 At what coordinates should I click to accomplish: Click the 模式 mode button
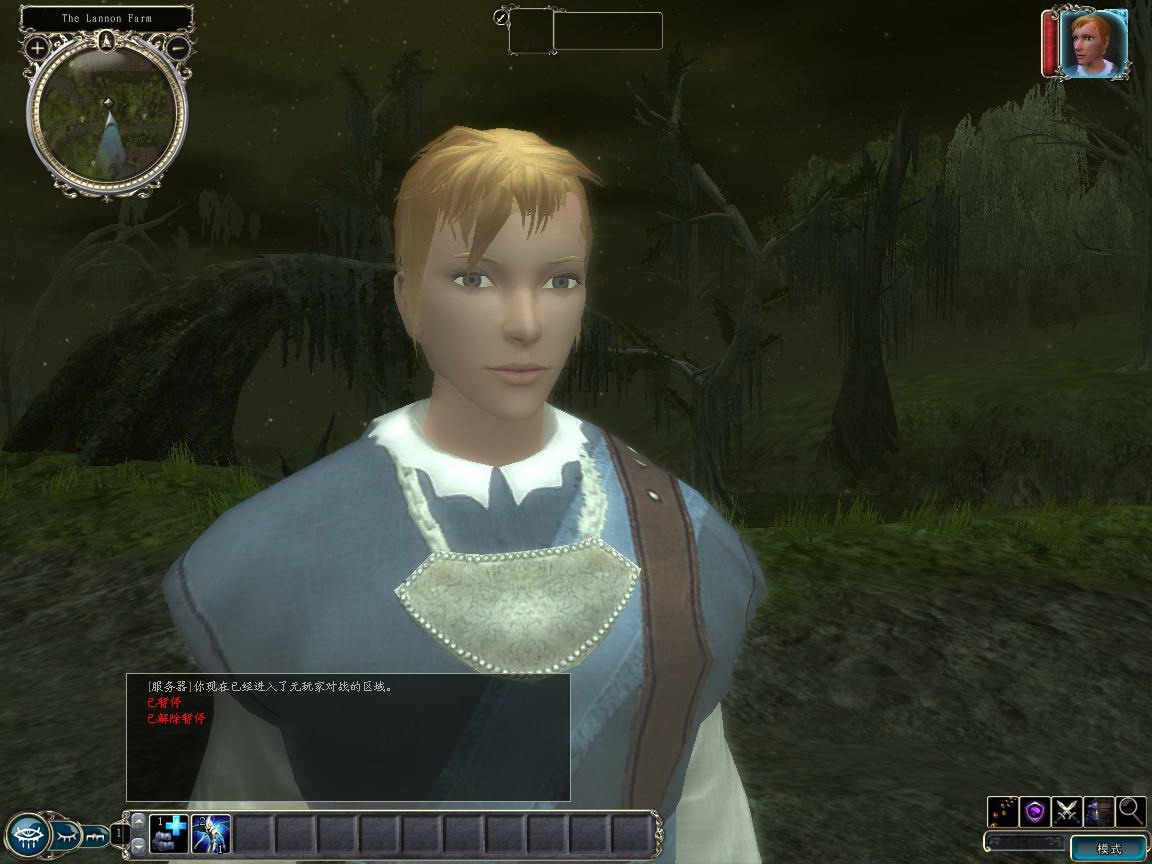click(1109, 849)
